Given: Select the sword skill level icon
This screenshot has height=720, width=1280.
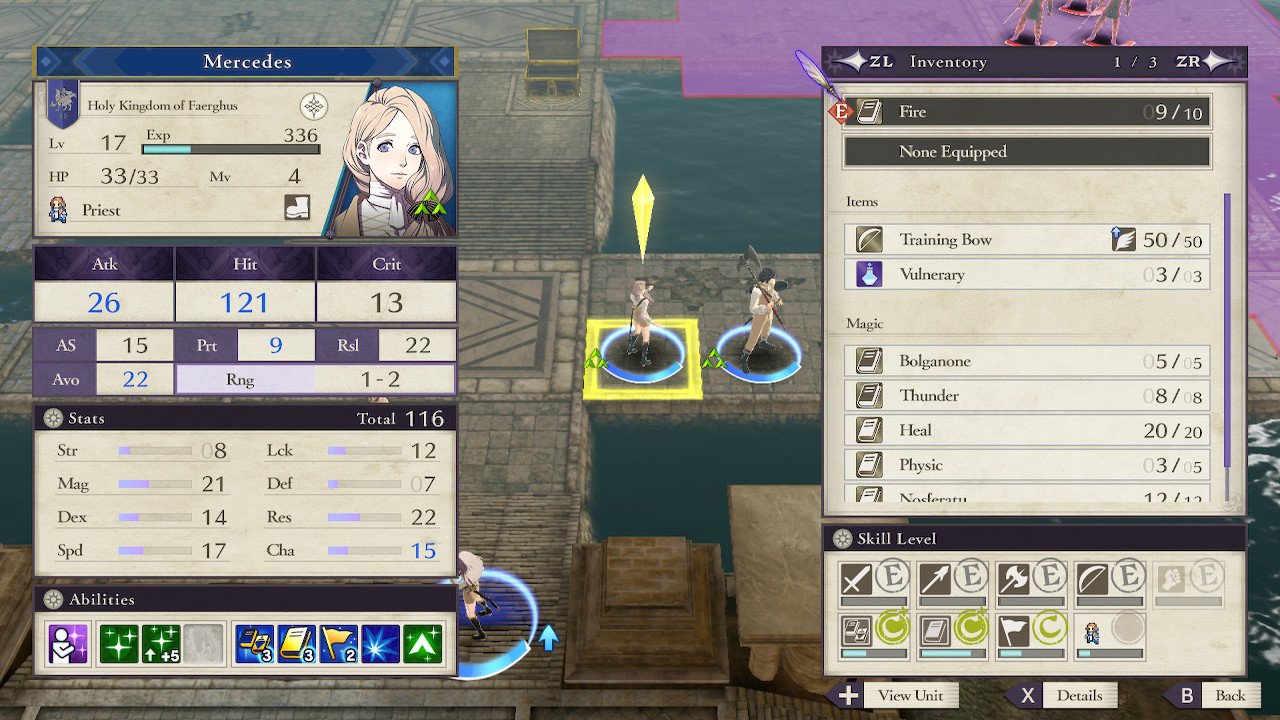Looking at the screenshot, I should click(x=856, y=579).
